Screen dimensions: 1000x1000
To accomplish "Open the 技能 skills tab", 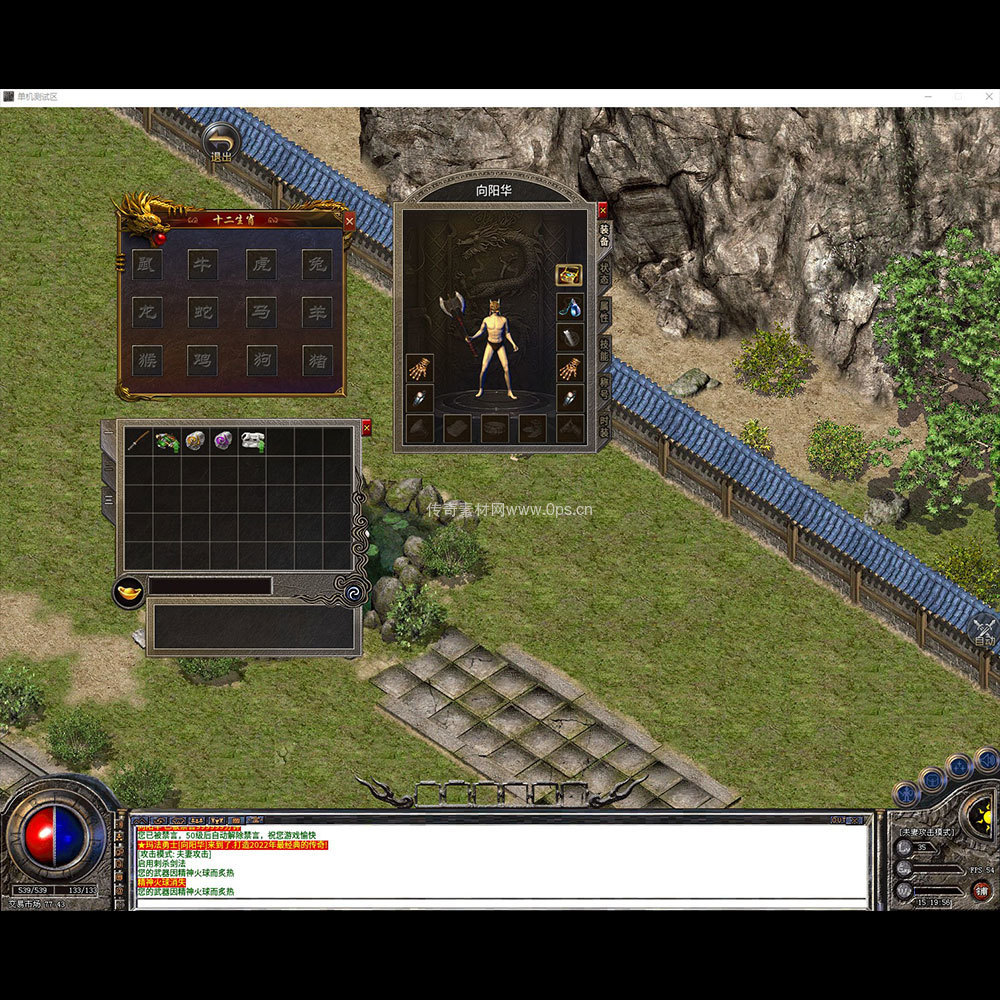I will [604, 349].
